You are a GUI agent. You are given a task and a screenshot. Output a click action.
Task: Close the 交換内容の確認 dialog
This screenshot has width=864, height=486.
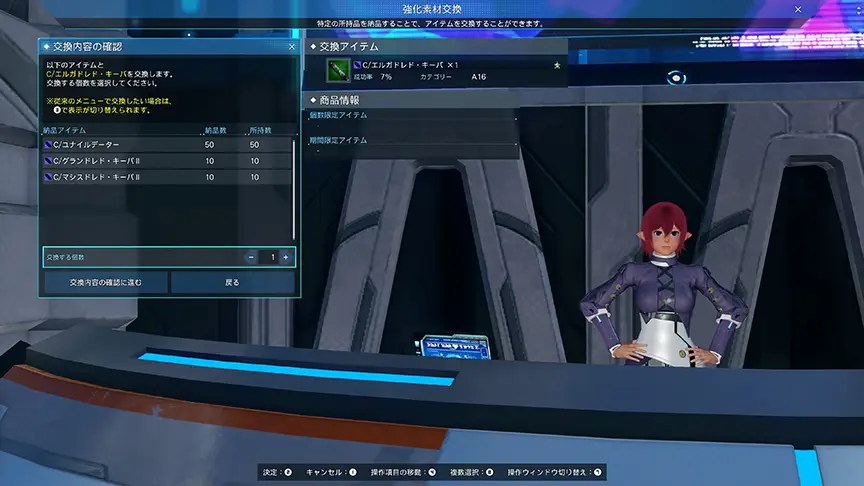291,46
